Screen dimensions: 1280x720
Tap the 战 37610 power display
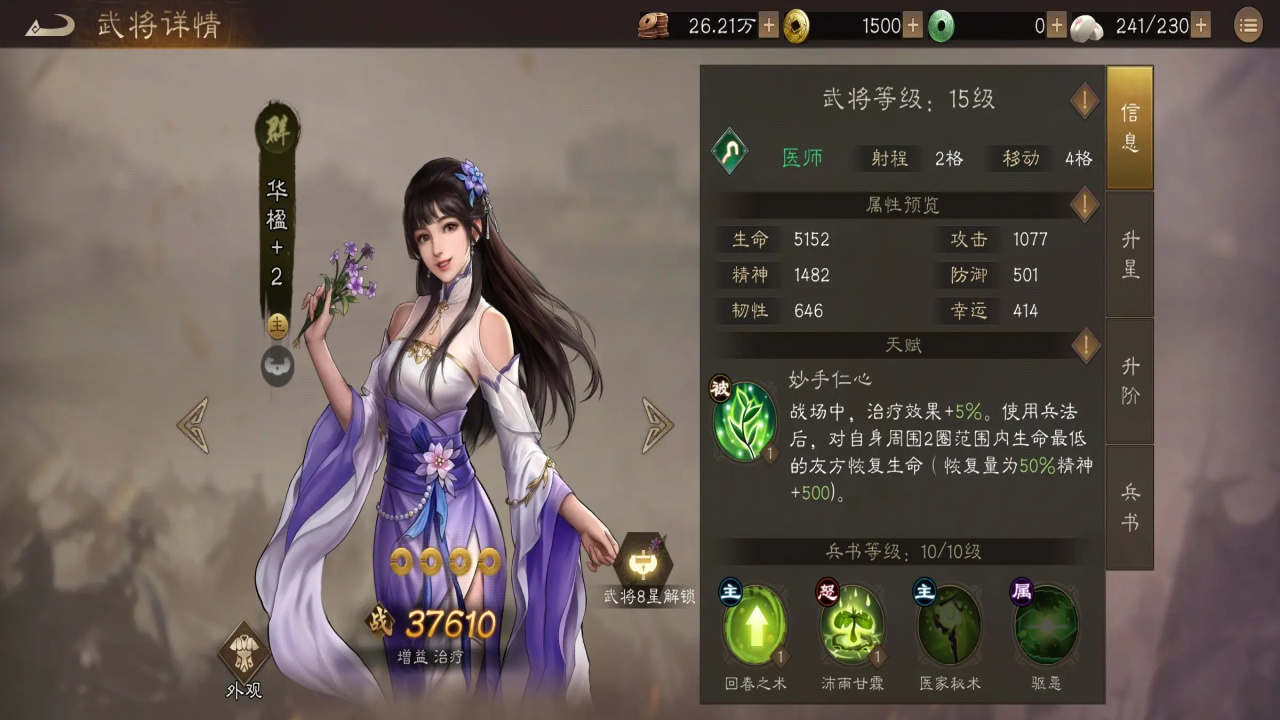point(430,624)
